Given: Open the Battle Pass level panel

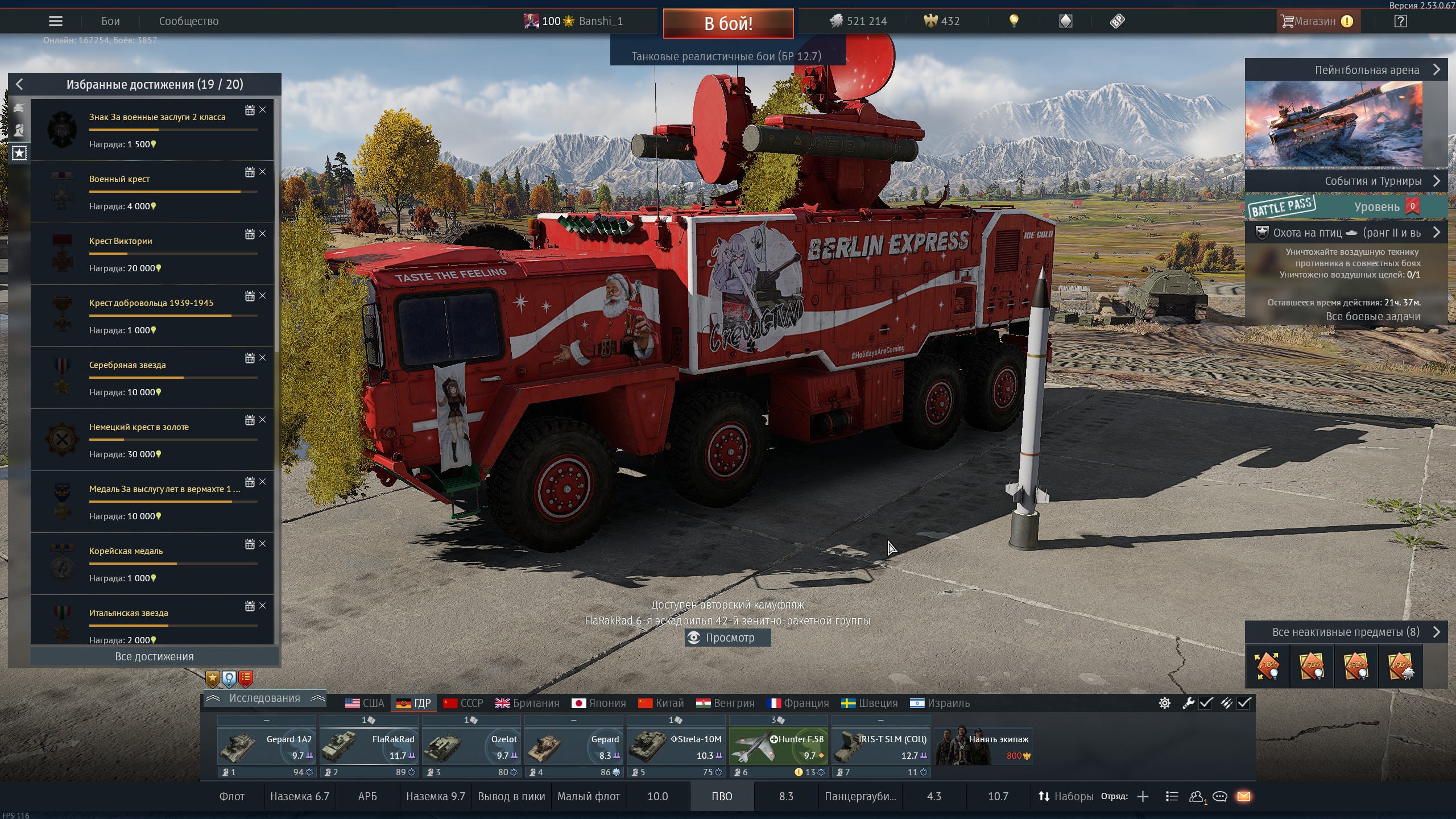Looking at the screenshot, I should point(1346,206).
